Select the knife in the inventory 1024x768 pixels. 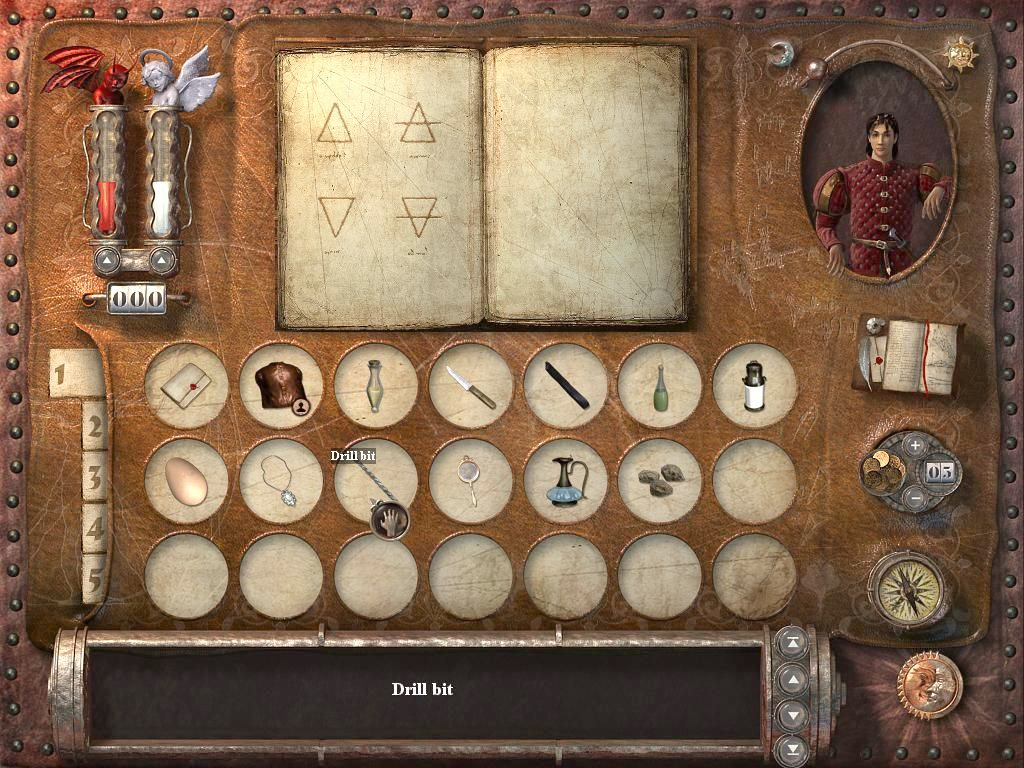click(470, 386)
